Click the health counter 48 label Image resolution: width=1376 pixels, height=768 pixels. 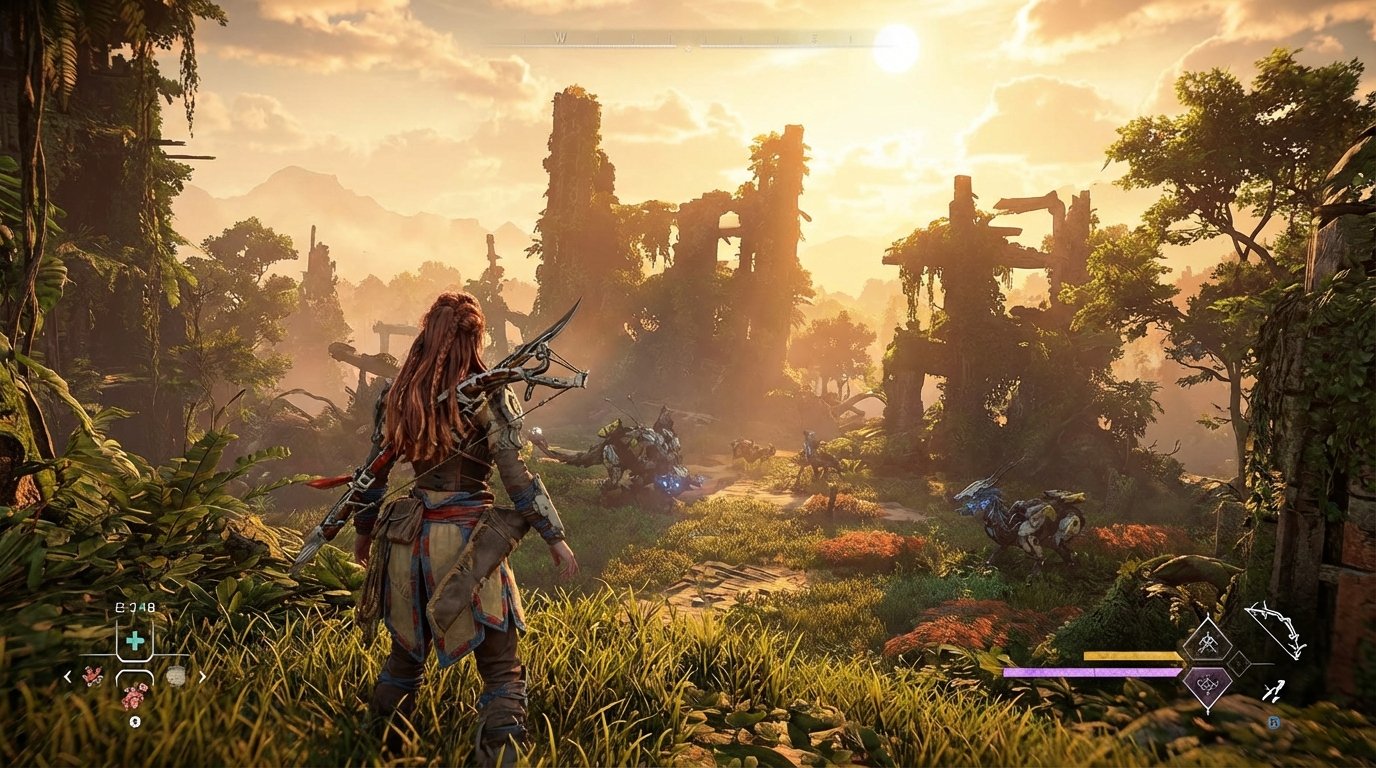pos(140,607)
